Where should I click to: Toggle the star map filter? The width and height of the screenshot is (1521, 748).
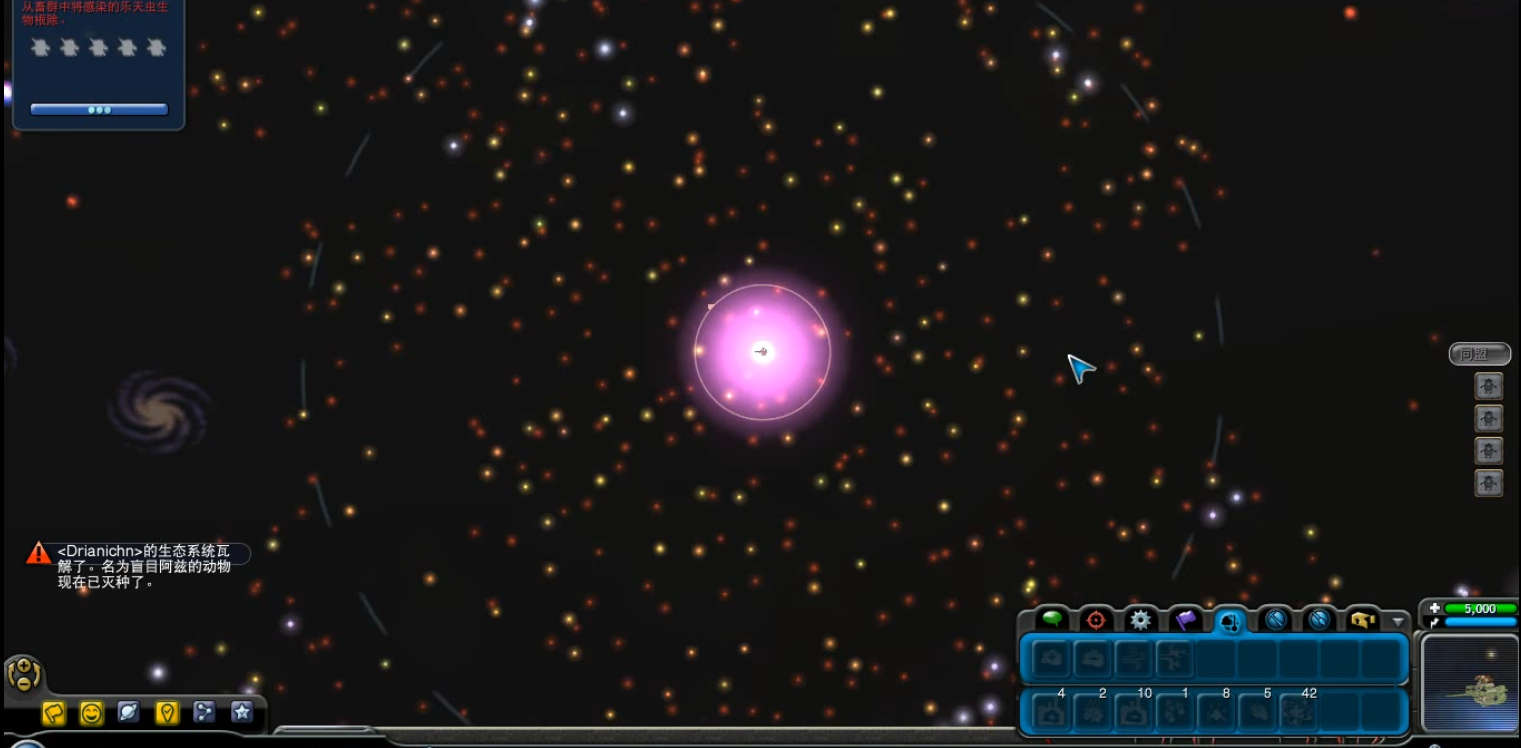click(x=241, y=712)
